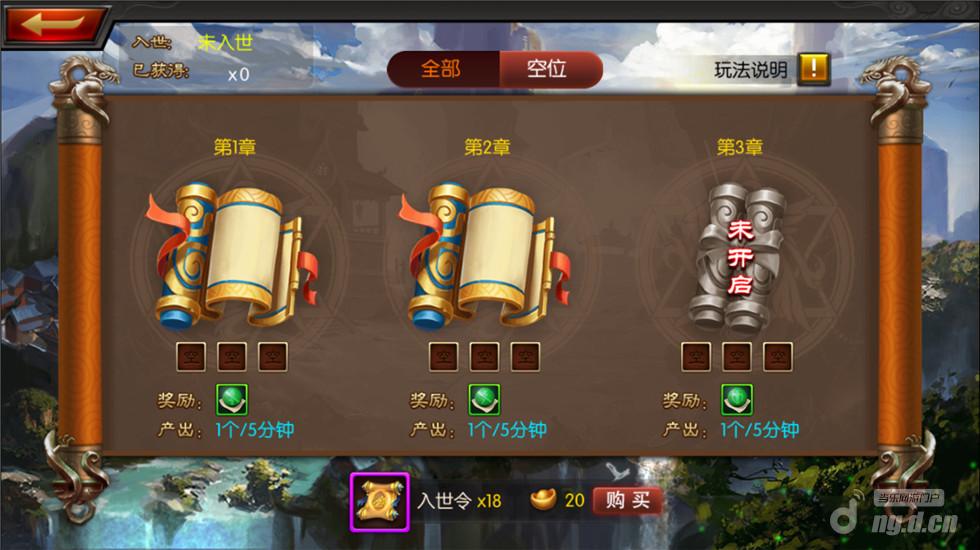The width and height of the screenshot is (980, 550).
Task: Open the 玩法说明 exclamation help button
Action: [x=813, y=69]
